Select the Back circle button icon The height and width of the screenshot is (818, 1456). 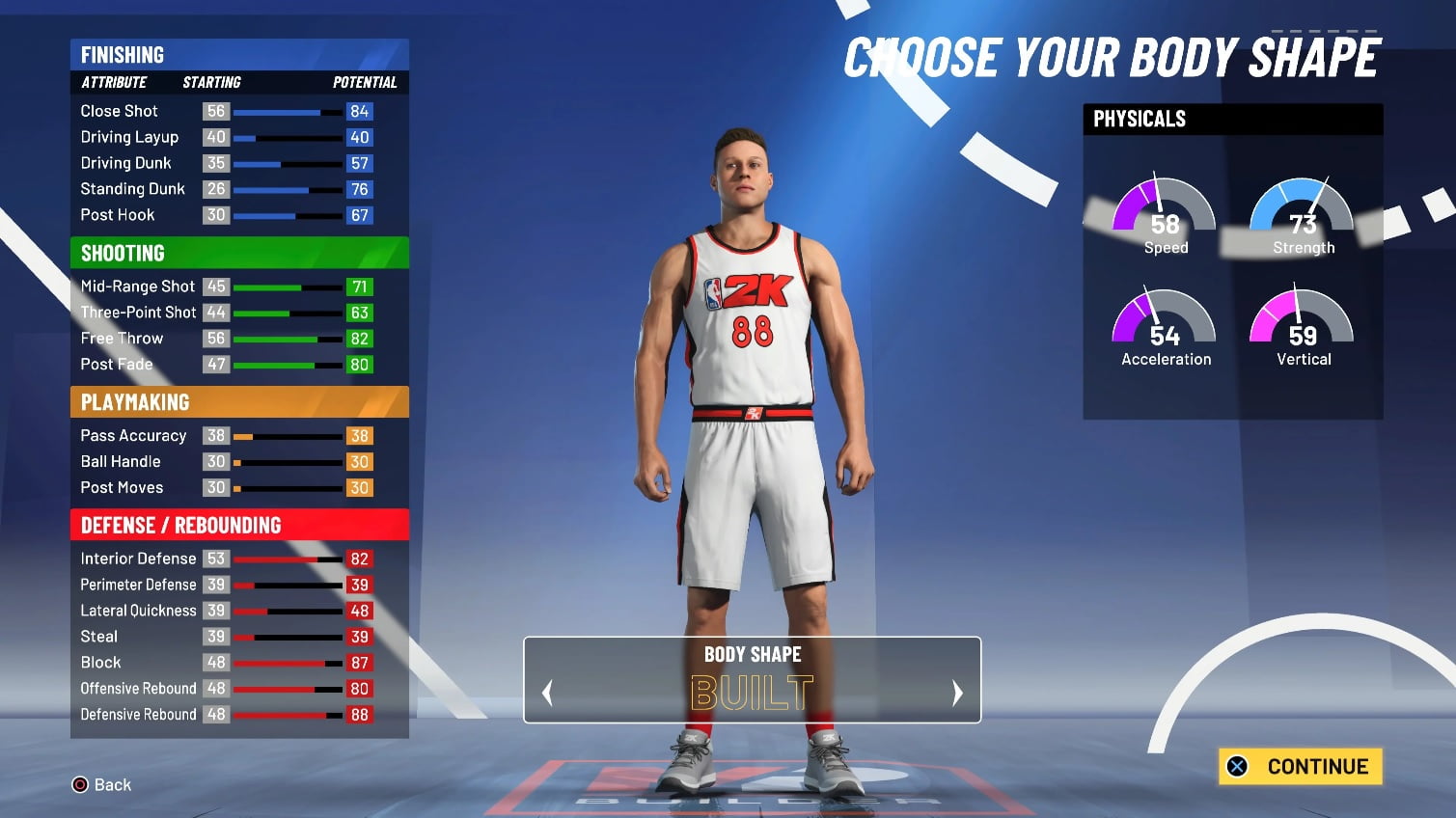click(79, 784)
